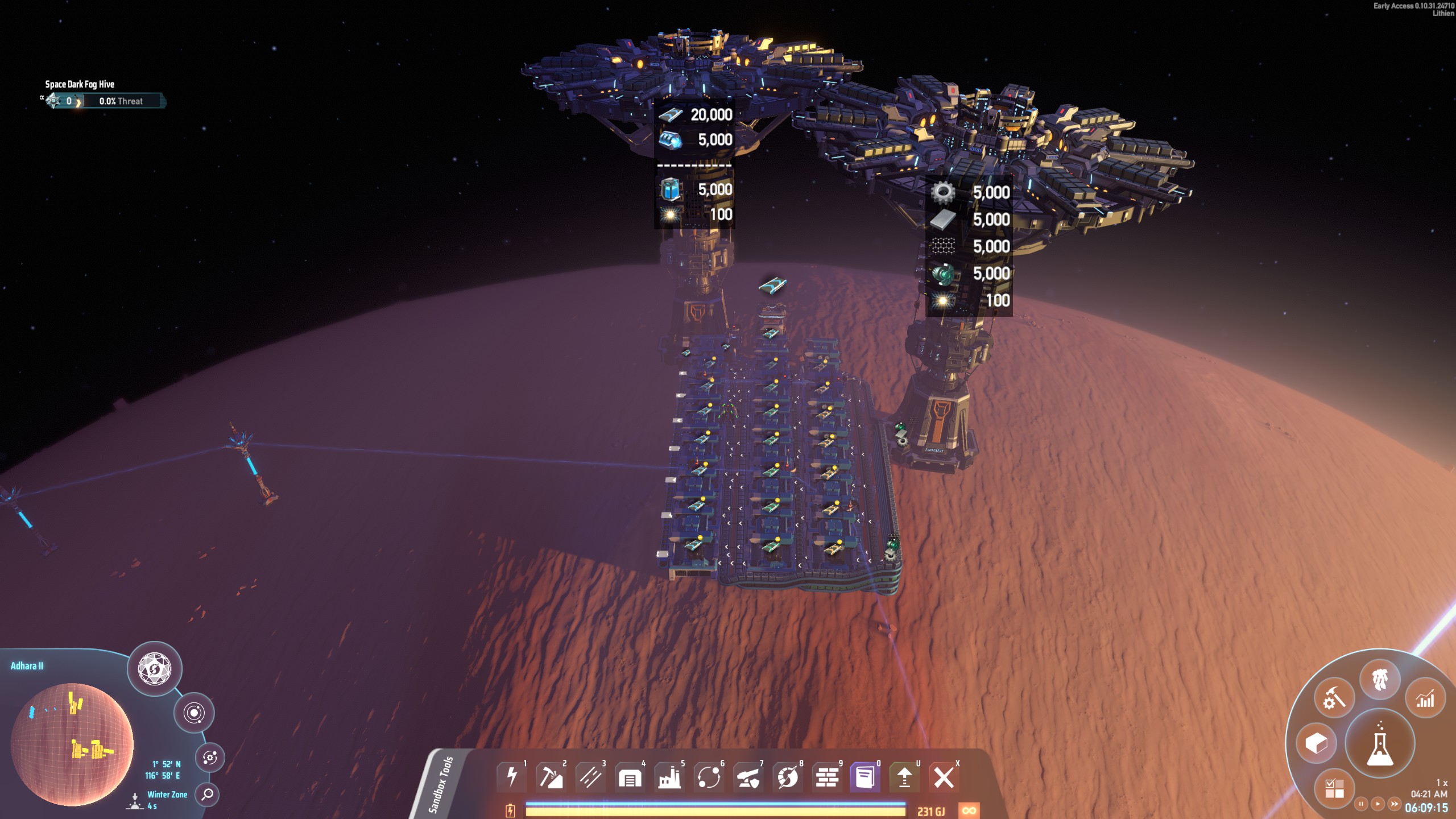Activate the green upgrade arrow tool

pyautogui.click(x=904, y=776)
